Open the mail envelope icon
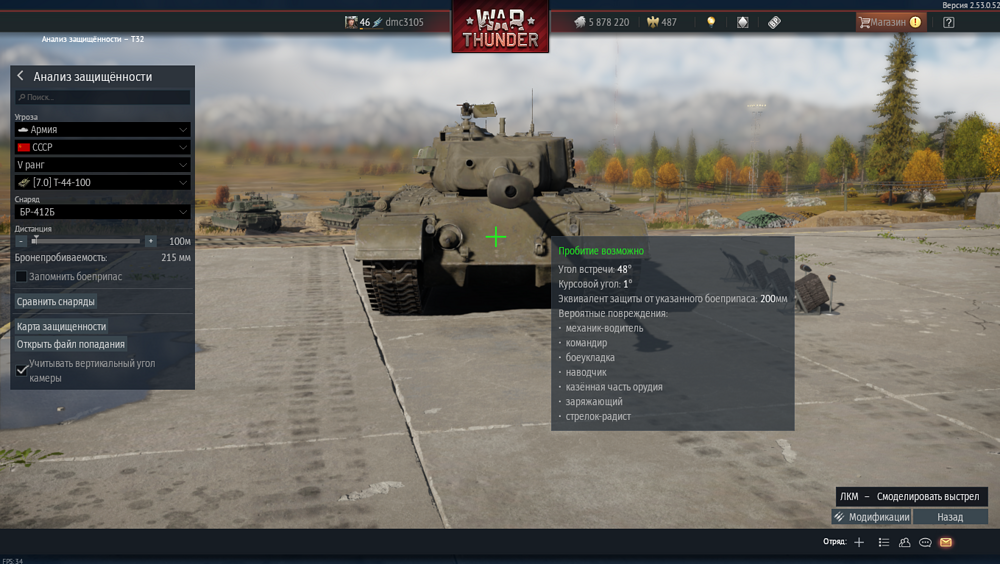This screenshot has height=564, width=1000. 946,542
